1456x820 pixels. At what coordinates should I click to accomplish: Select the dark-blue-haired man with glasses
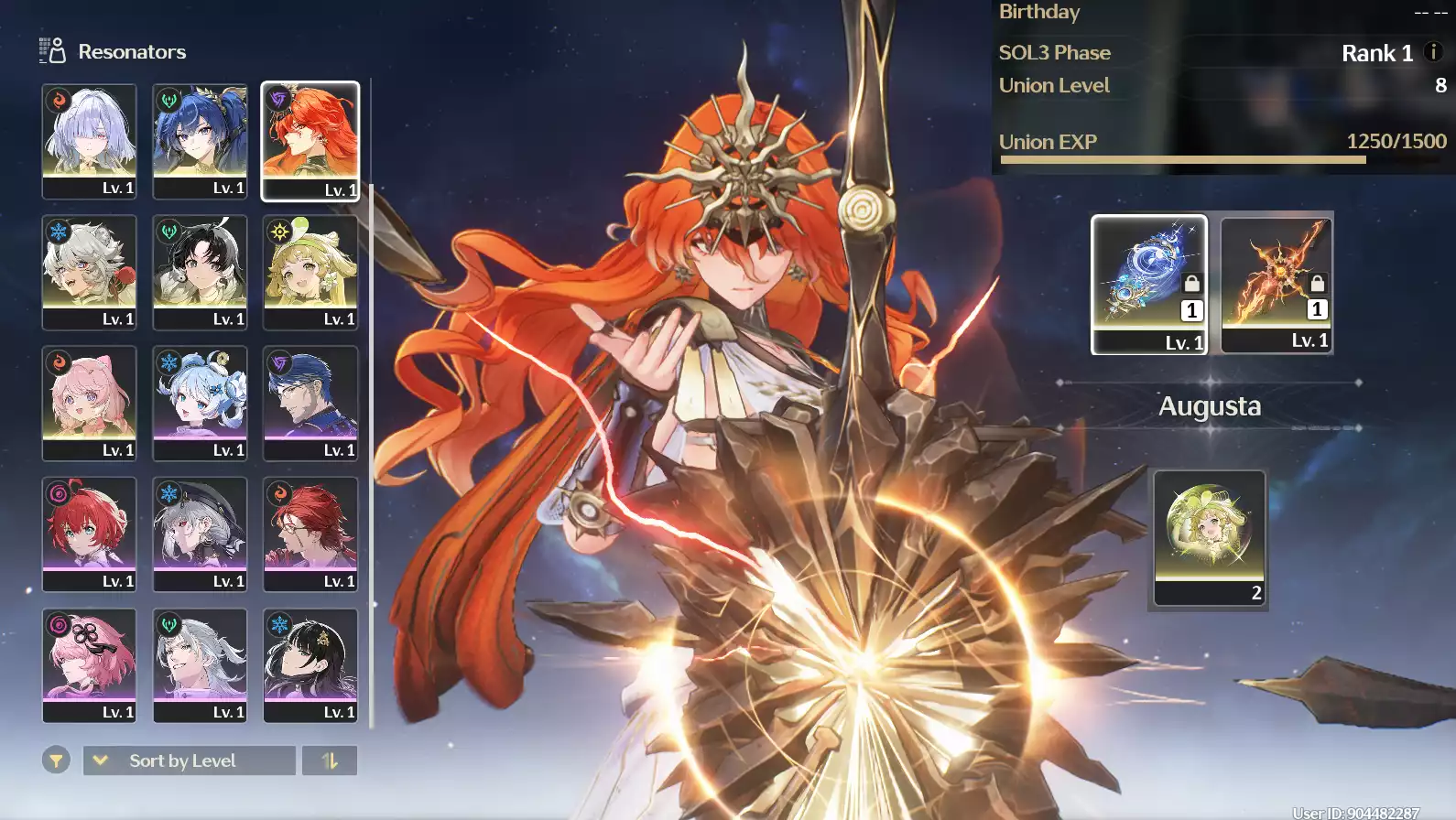[310, 403]
